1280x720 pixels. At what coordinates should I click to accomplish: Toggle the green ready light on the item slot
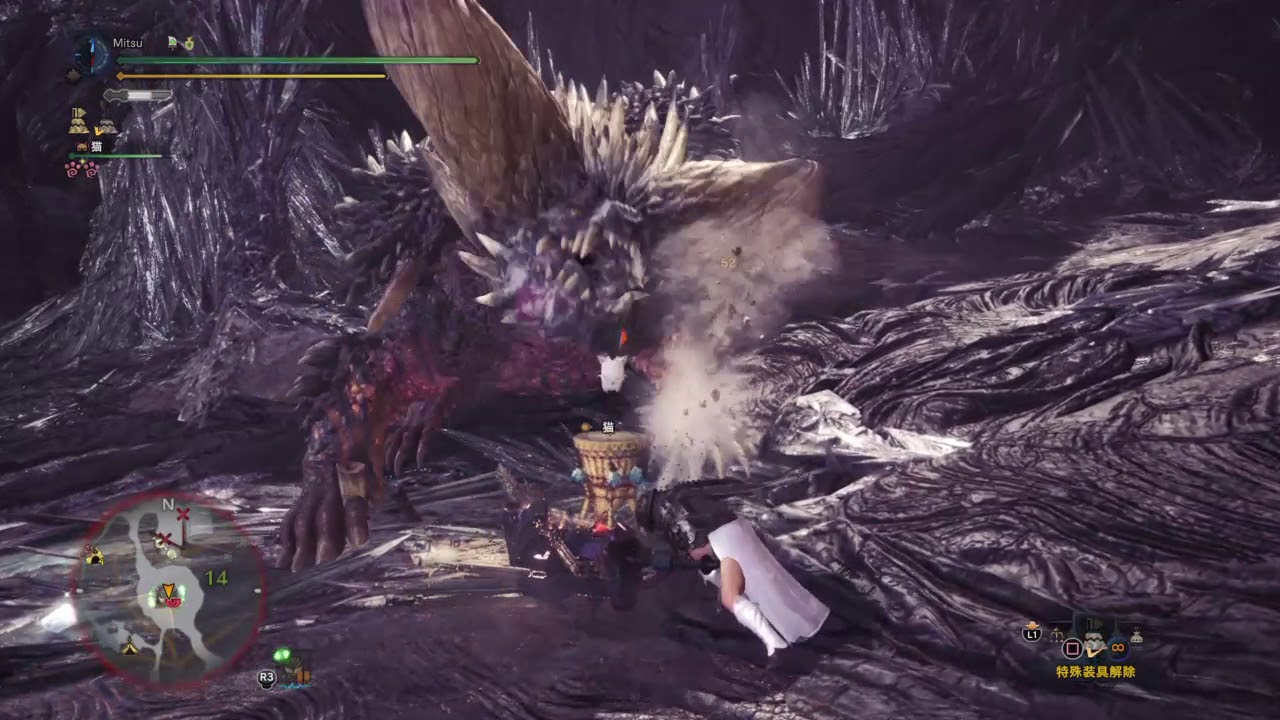[284, 656]
